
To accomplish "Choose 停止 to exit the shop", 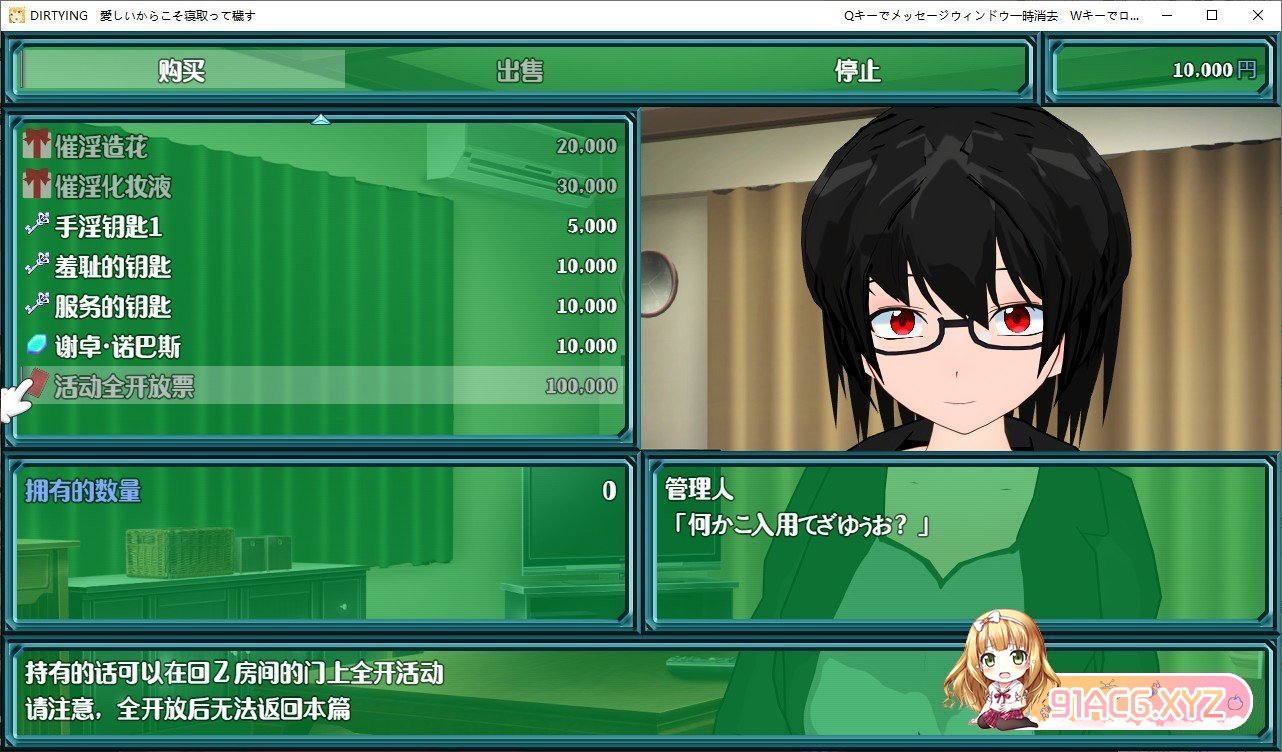I will tap(858, 71).
